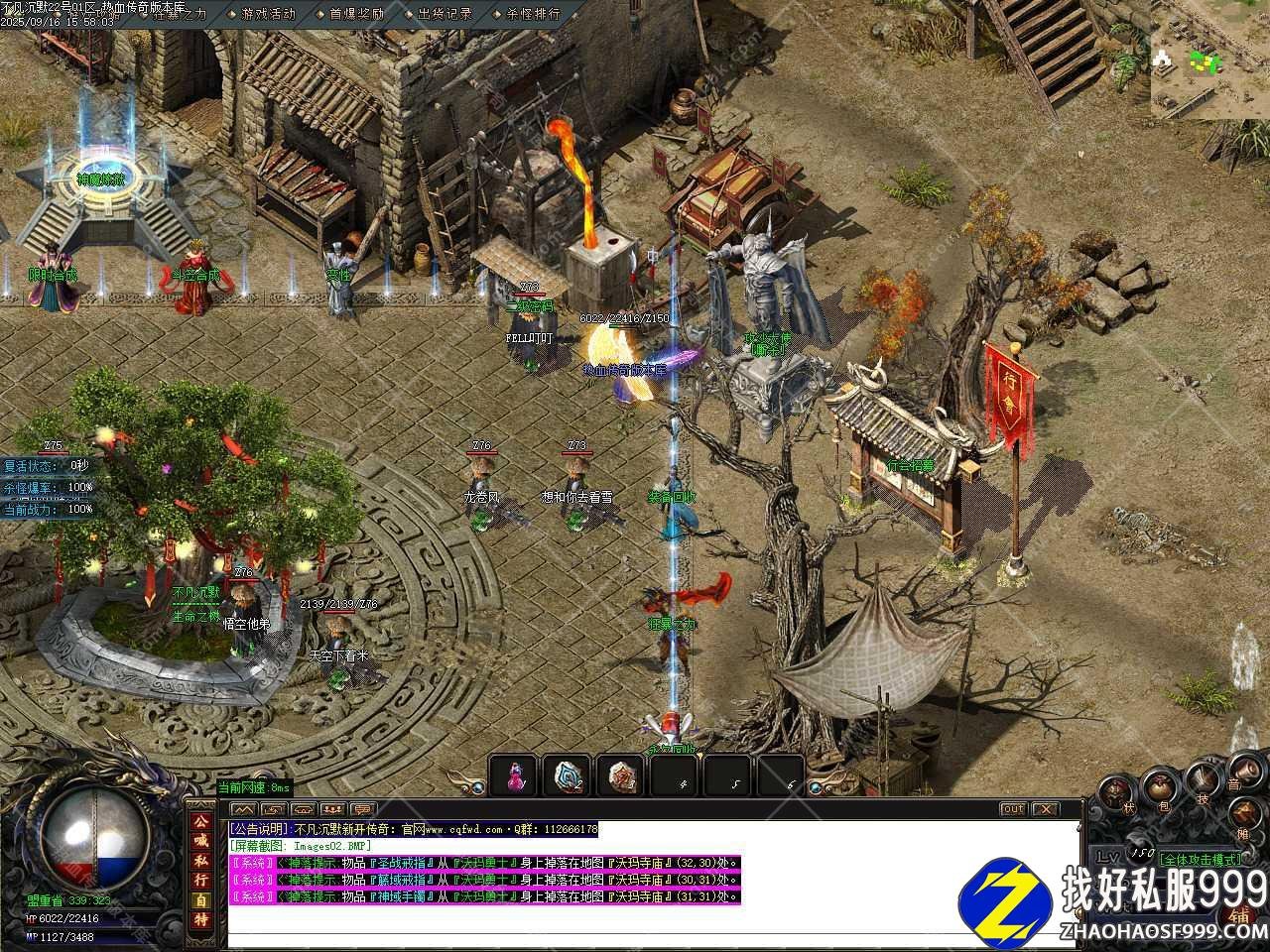Use the red rune stone hotbar slot
Image resolution: width=1270 pixels, height=952 pixels.
622,775
